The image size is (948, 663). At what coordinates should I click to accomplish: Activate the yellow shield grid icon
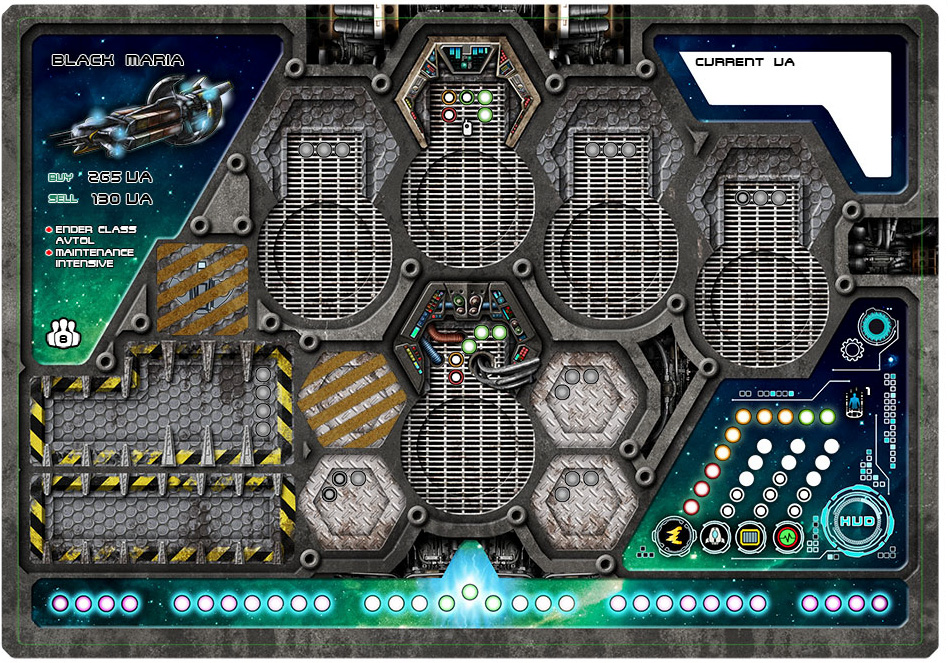[x=751, y=537]
